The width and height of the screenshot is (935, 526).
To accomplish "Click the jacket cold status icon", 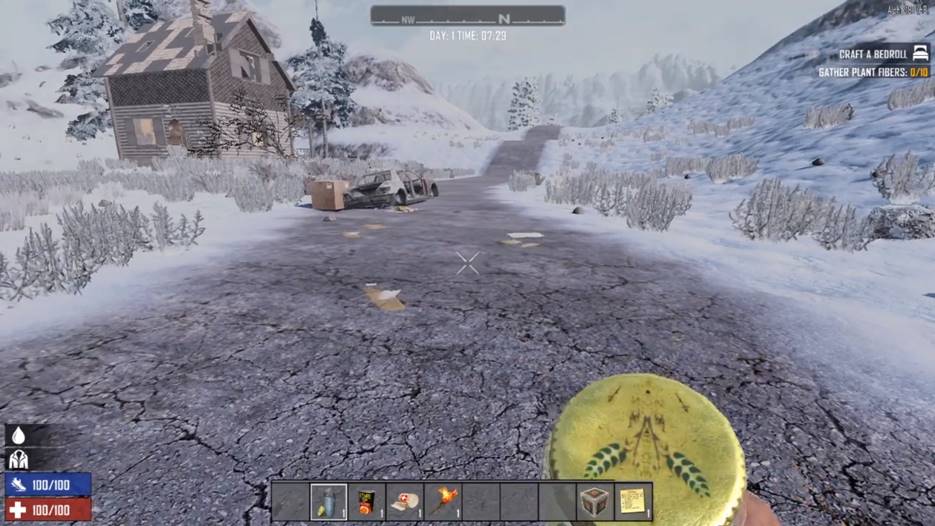I will click(17, 459).
